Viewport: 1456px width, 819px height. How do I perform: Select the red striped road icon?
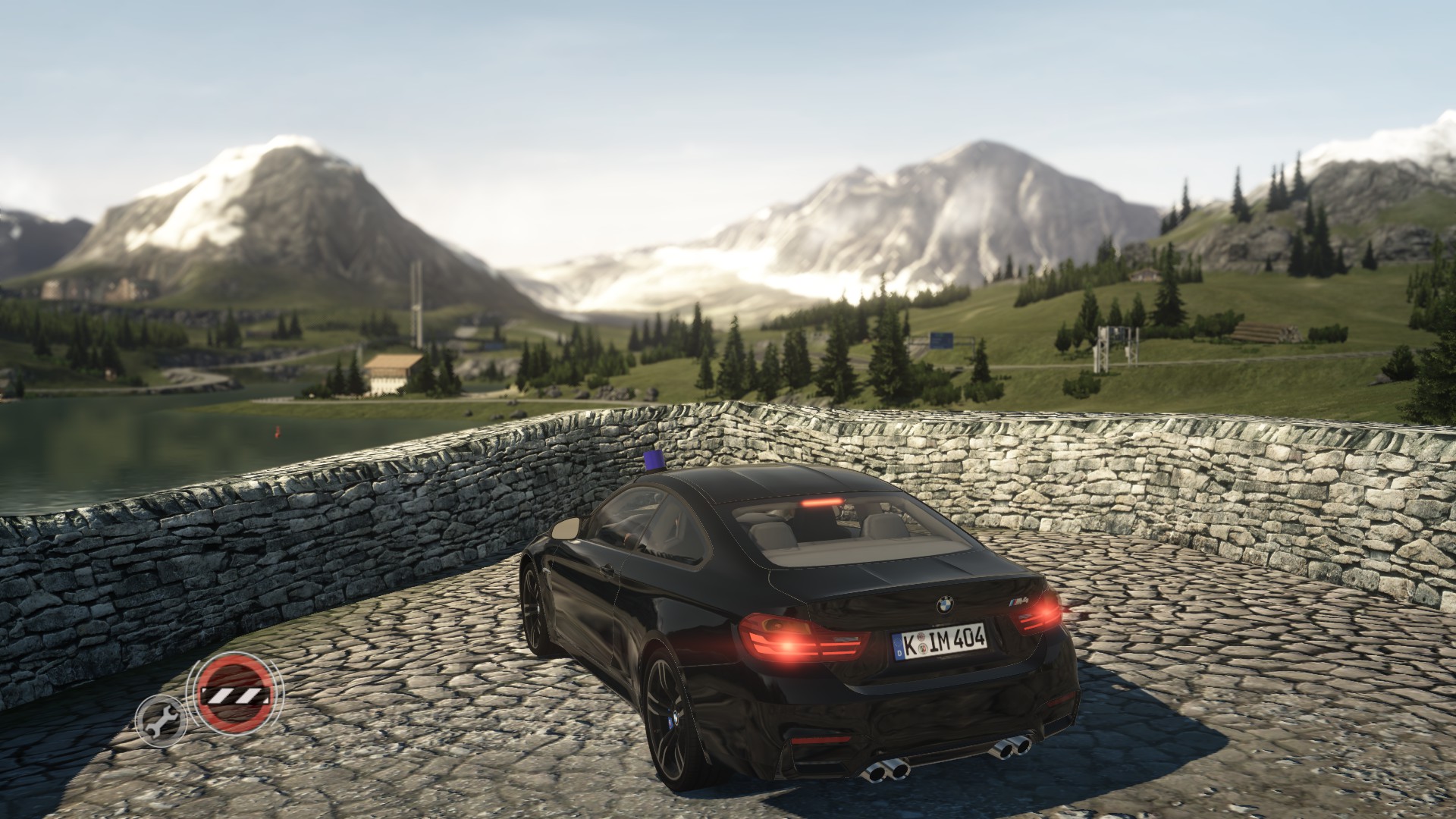pyautogui.click(x=234, y=693)
